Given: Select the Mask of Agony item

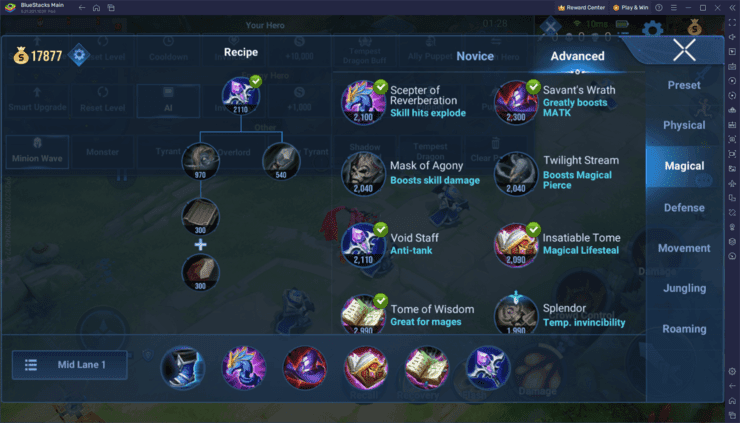Looking at the screenshot, I should click(364, 172).
